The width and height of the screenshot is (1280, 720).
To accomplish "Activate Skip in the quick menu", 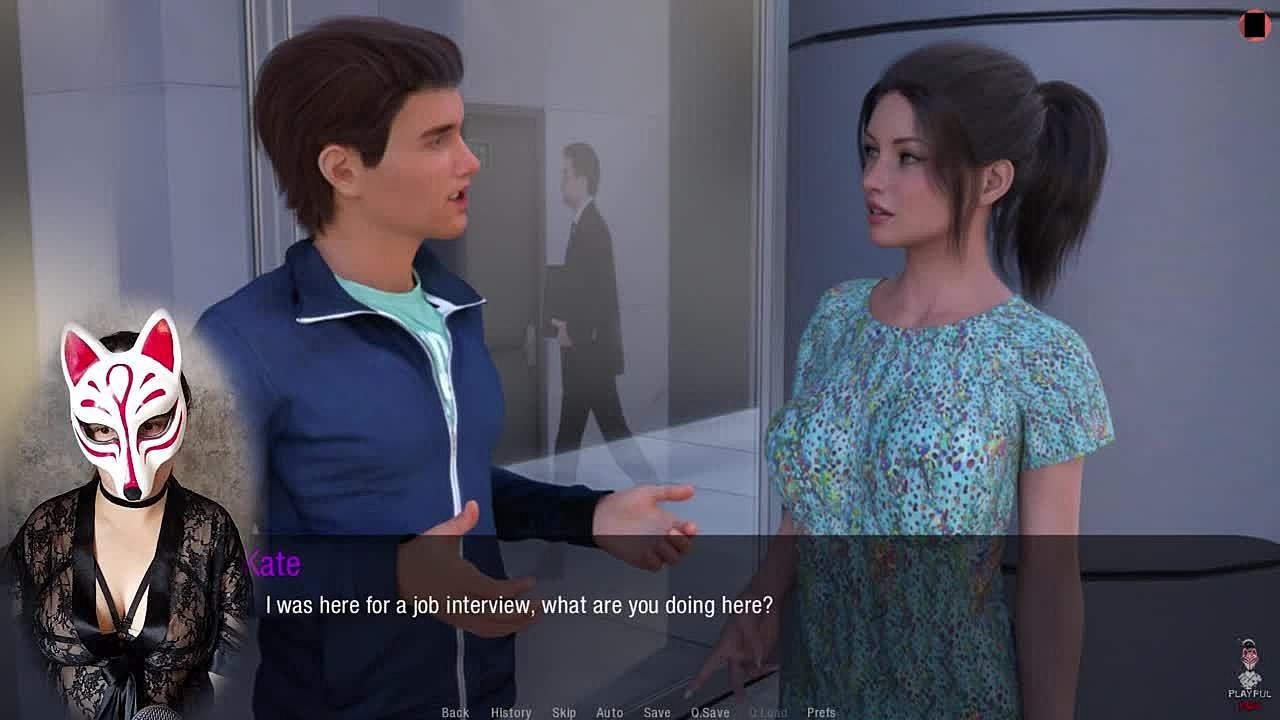I will click(564, 712).
